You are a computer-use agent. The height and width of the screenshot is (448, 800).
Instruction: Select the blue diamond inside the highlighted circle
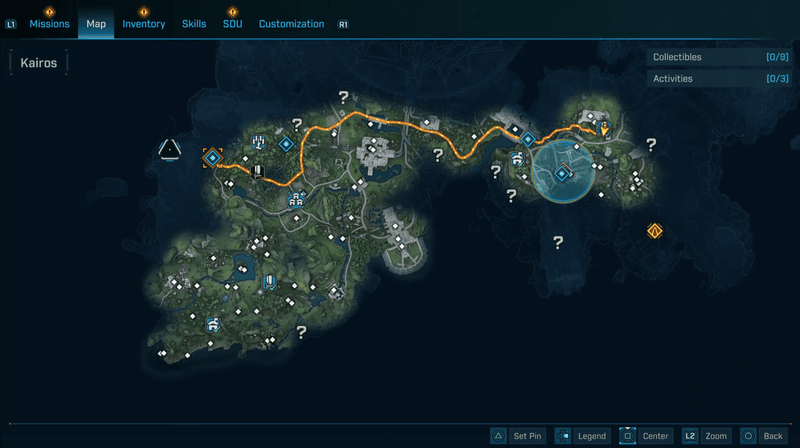click(562, 174)
